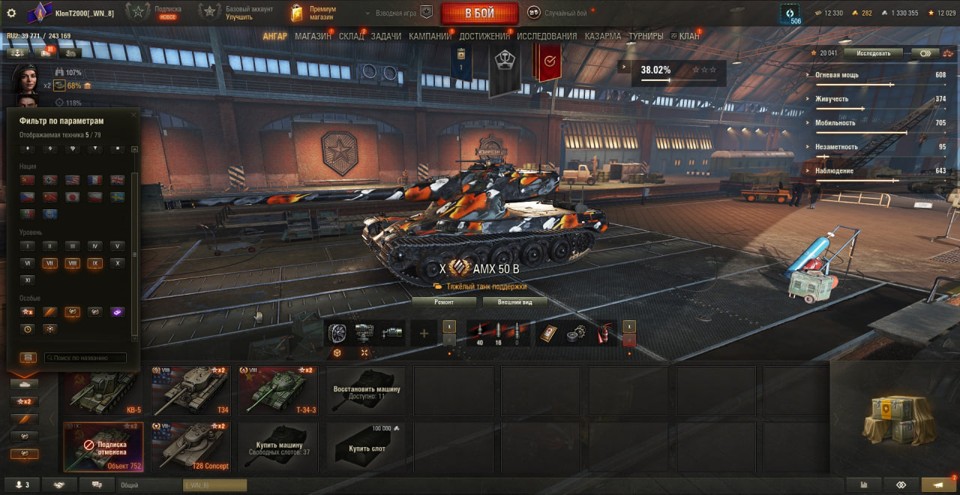This screenshot has height=495, width=960.
Task: Select the КВ-5 tank in the carousel
Action: click(104, 390)
